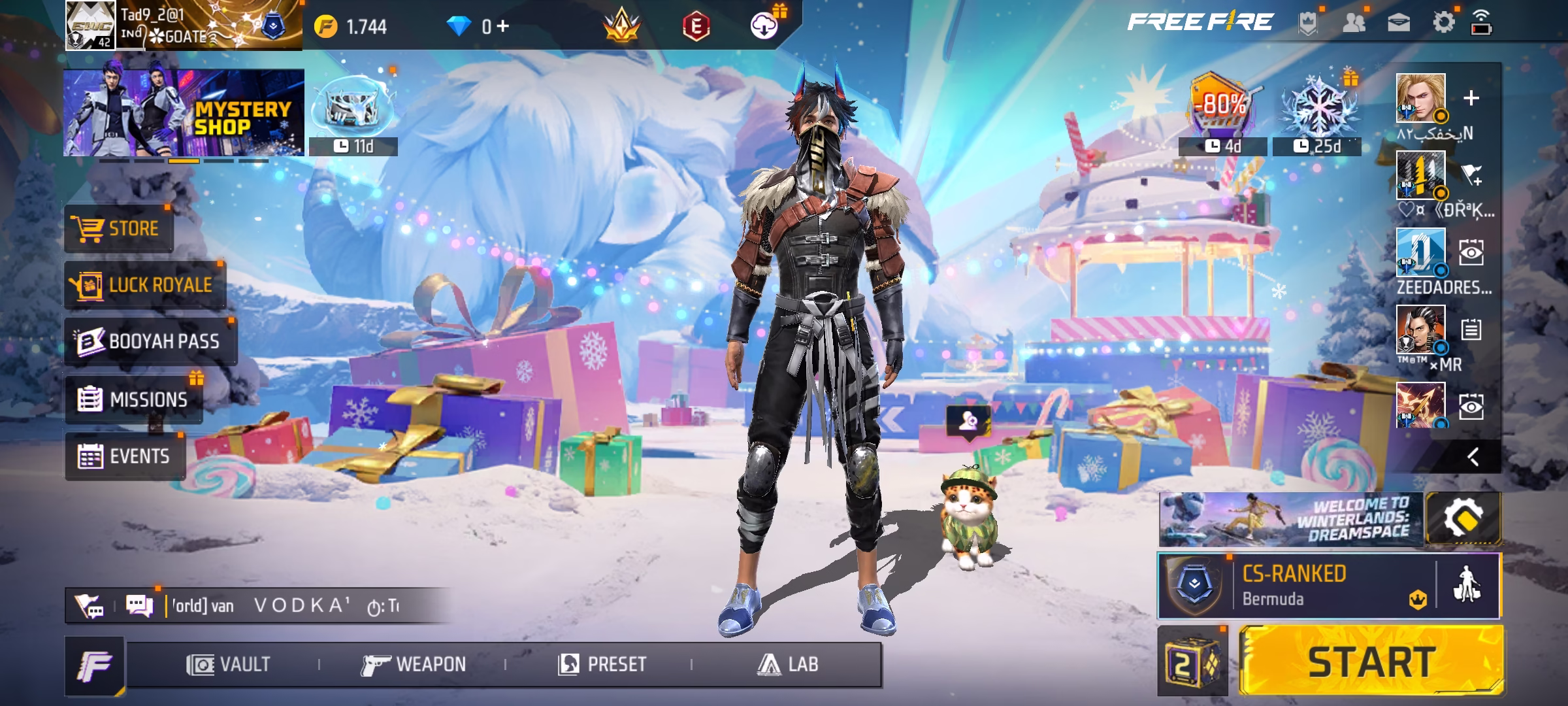The image size is (1568, 706).
Task: Go to the Weapon section
Action: [414, 665]
